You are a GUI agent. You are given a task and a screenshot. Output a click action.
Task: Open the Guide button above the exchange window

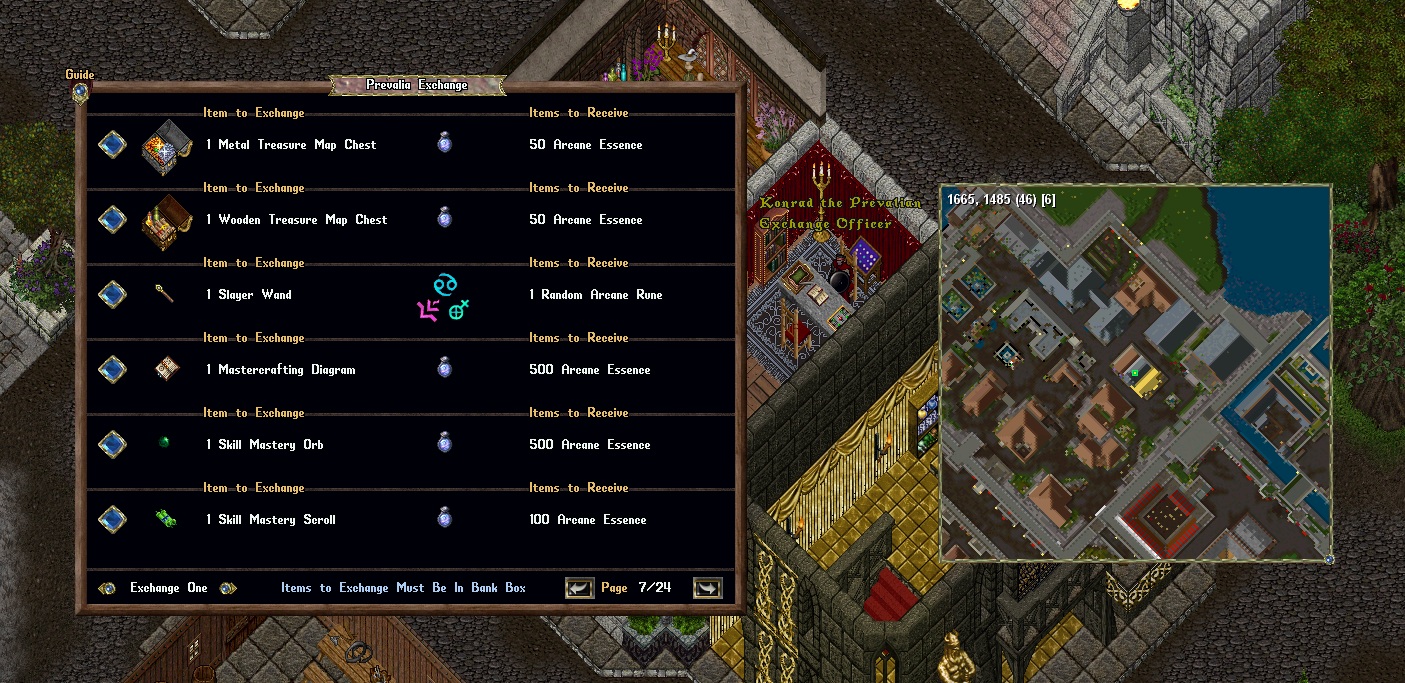coord(80,92)
